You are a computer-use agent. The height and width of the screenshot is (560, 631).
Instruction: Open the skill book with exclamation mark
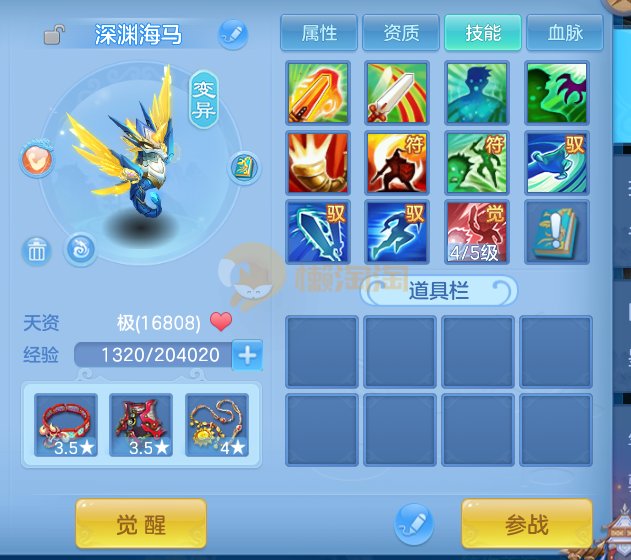[x=558, y=232]
